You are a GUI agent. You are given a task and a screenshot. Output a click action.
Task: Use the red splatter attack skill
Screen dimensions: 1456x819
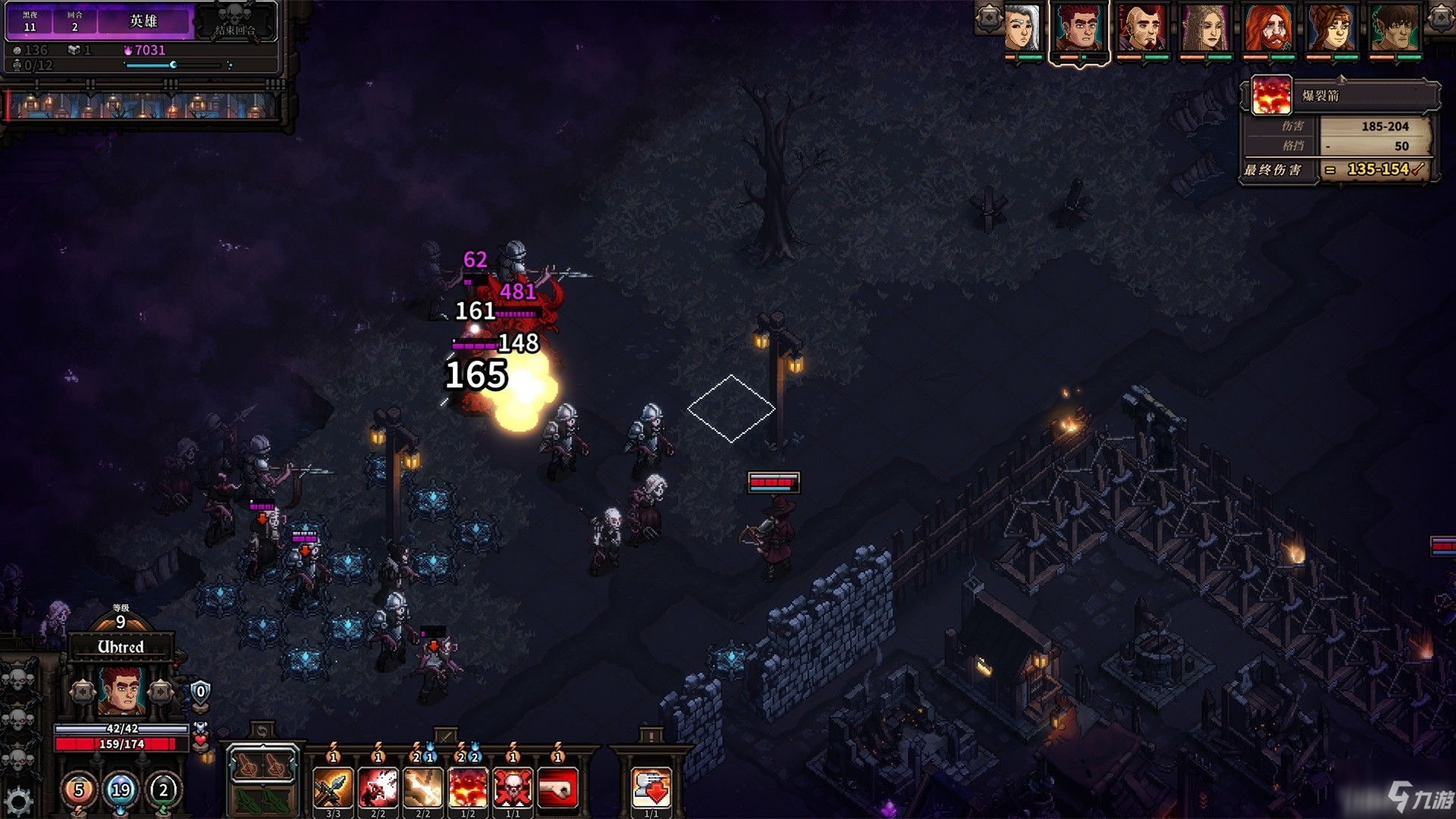(x=378, y=787)
